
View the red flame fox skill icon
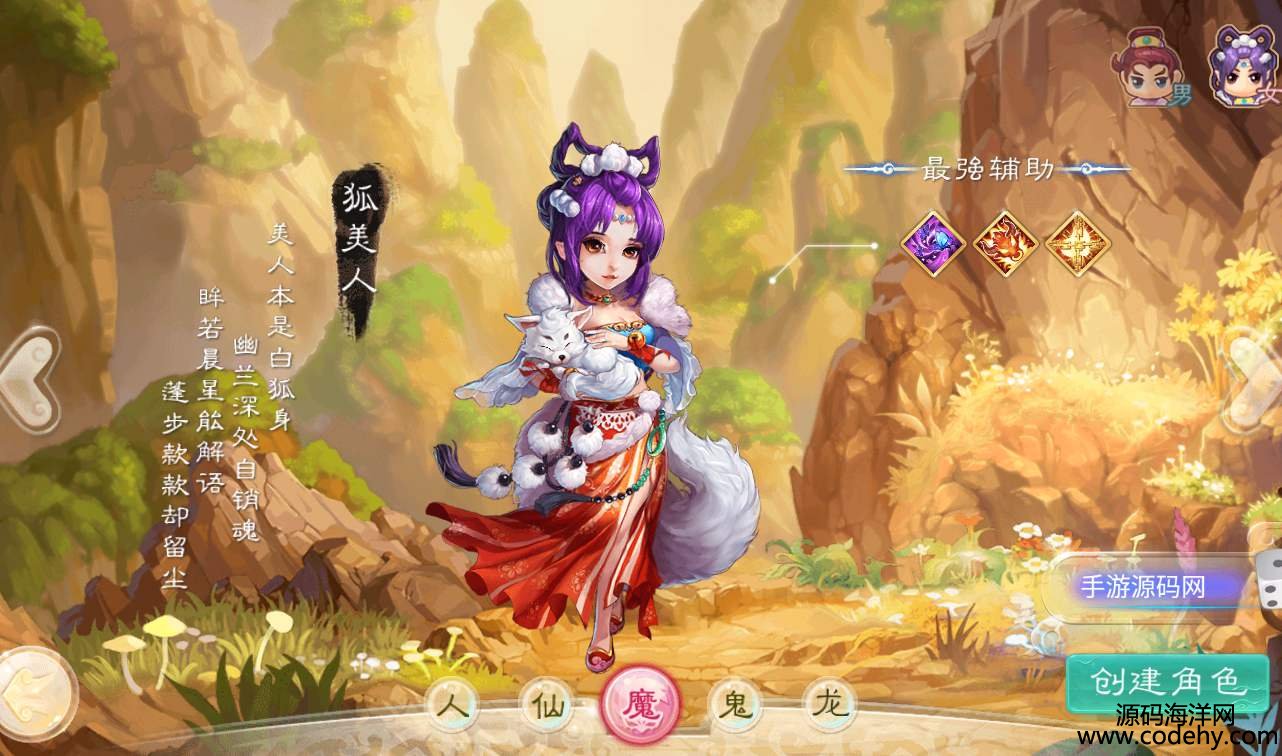click(1005, 241)
